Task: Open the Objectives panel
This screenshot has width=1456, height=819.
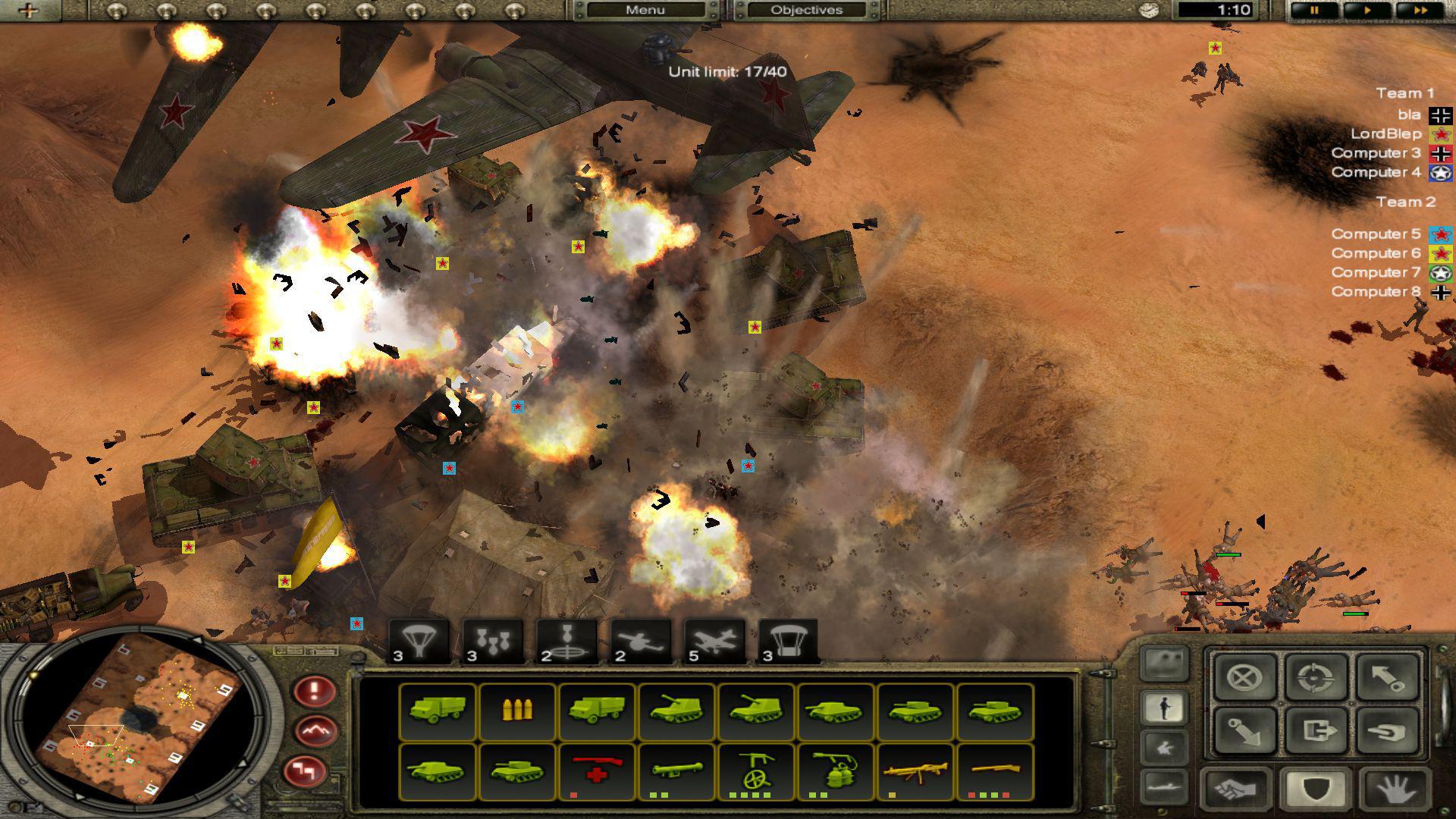Action: tap(807, 10)
